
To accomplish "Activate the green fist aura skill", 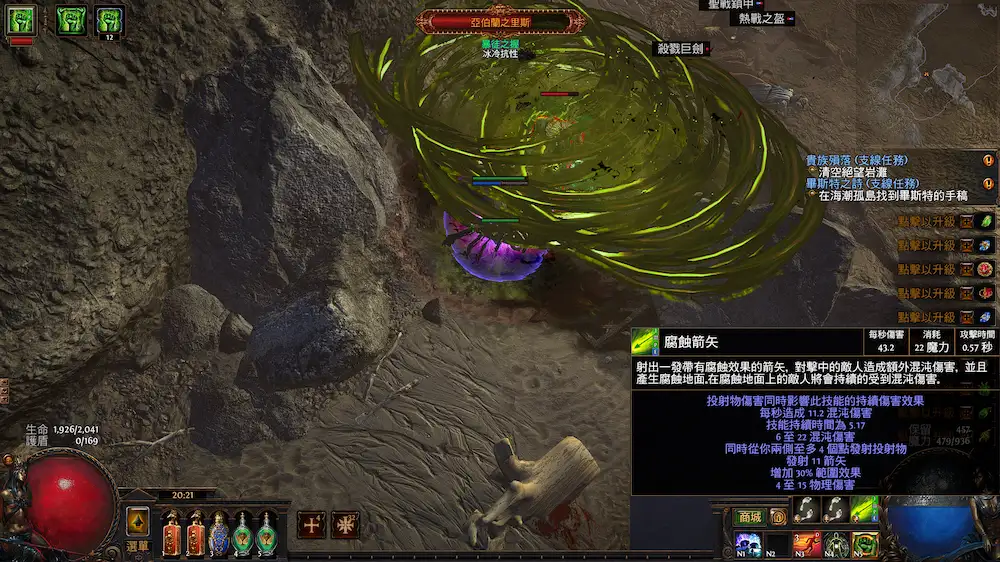I will (x=864, y=546).
